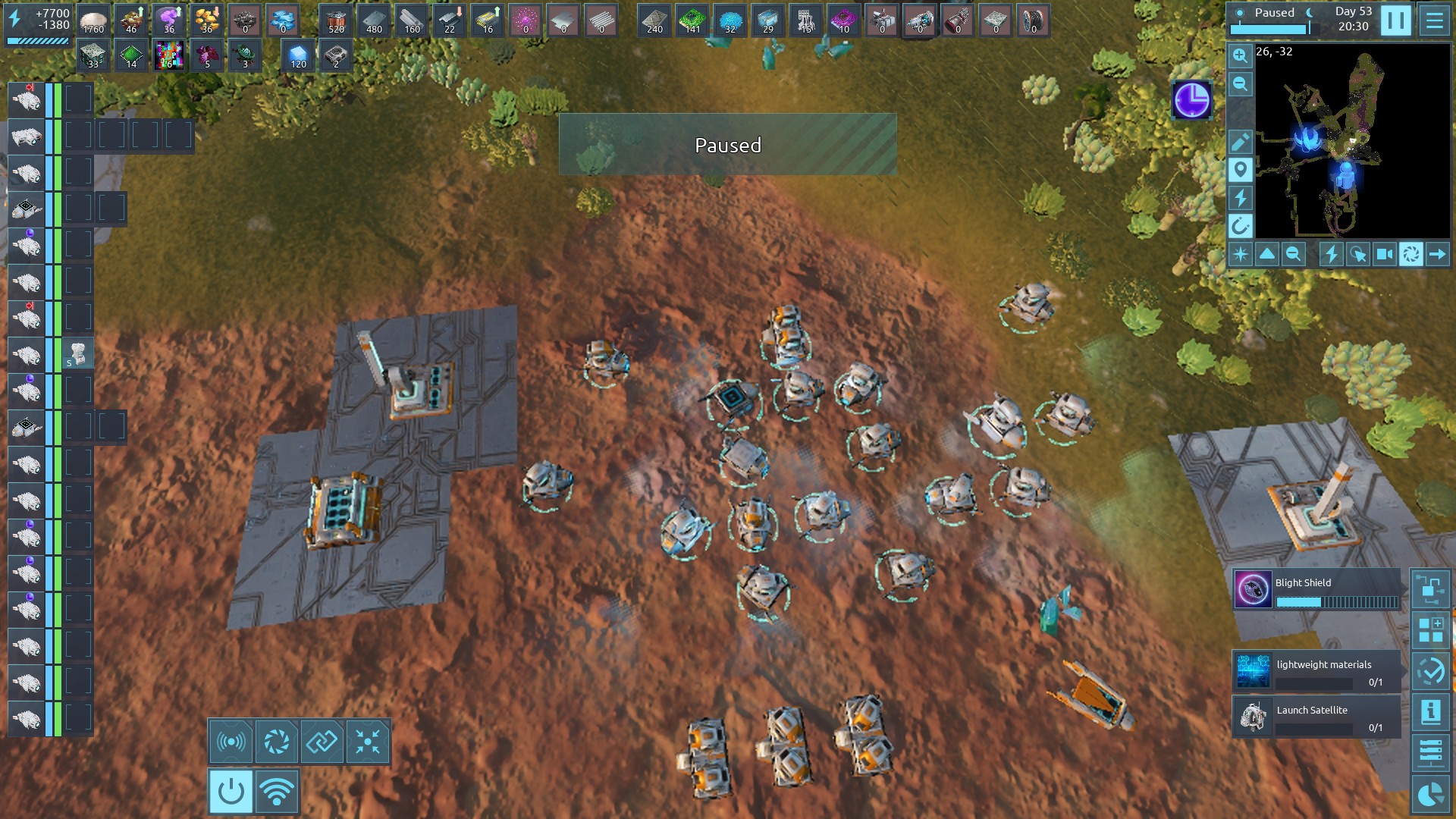Toggle the power button for selected units
This screenshot has width=1456, height=819.
click(231, 792)
